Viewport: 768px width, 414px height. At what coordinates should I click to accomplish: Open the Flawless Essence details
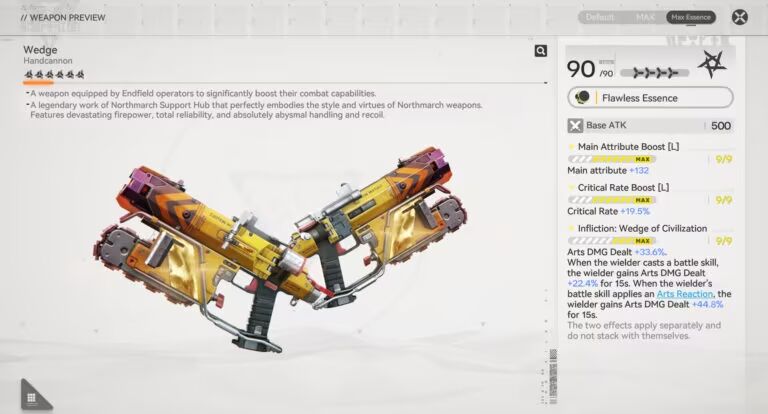coord(651,98)
